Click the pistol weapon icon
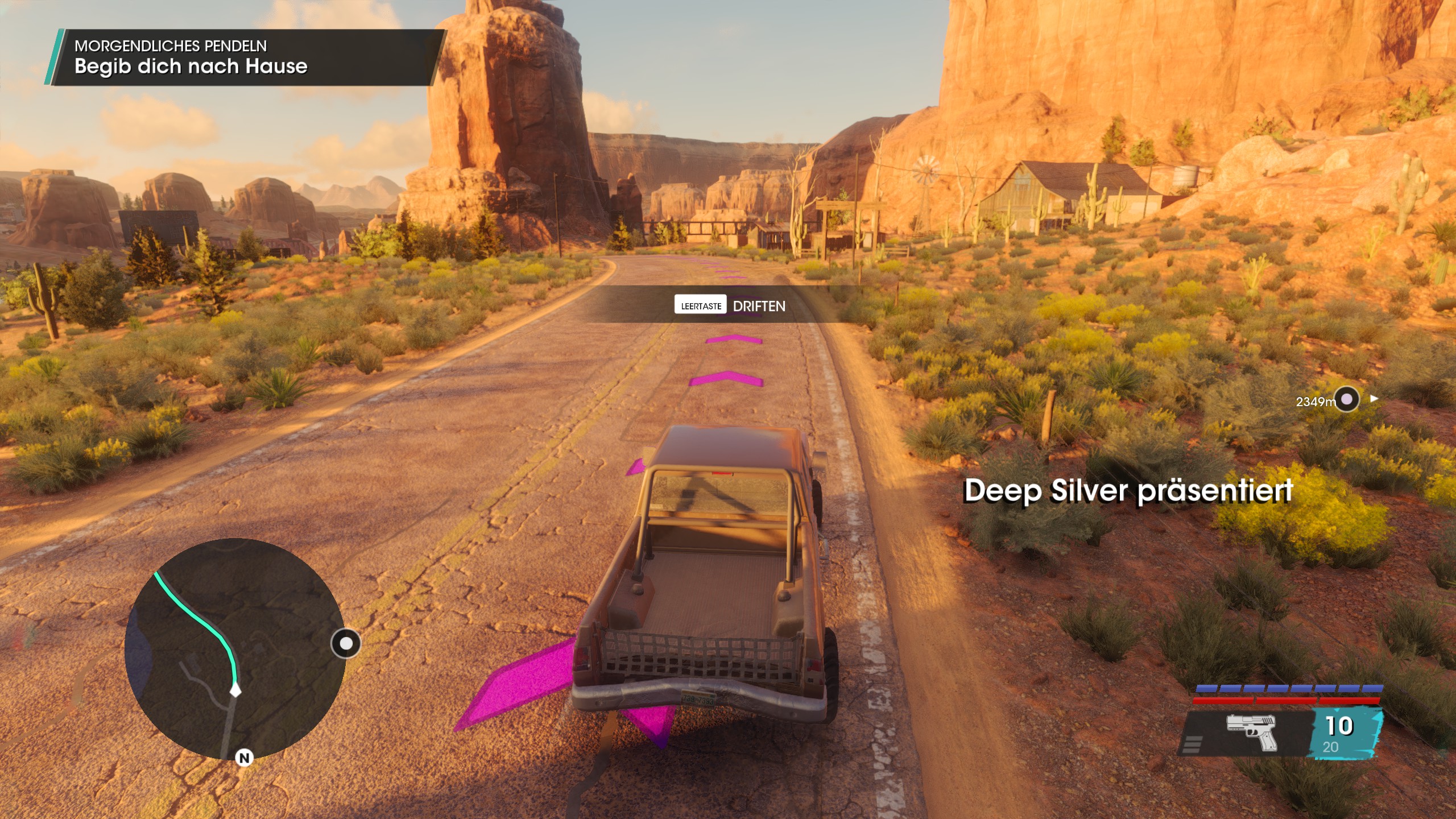 coord(1252,731)
